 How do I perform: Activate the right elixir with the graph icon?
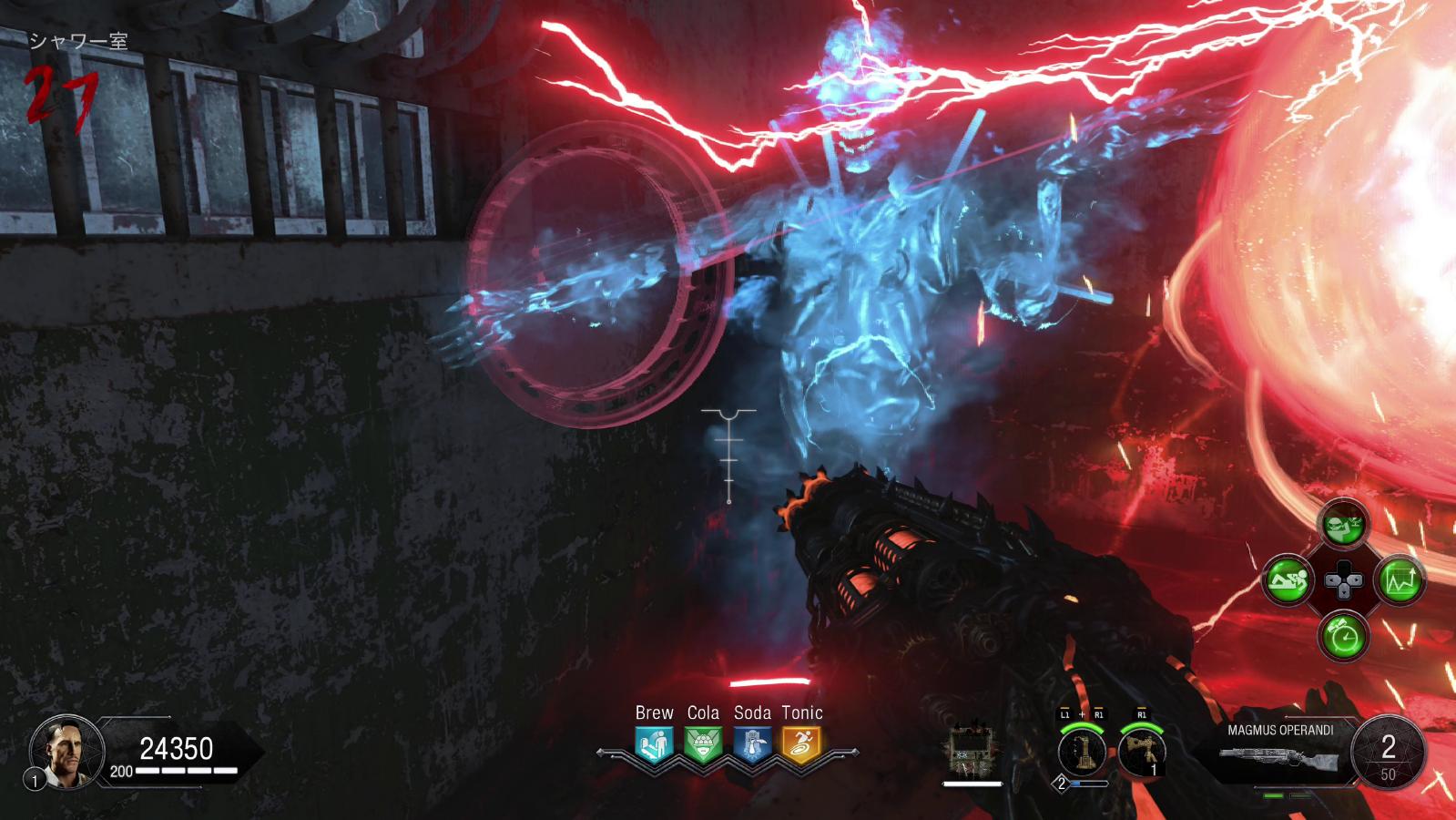[x=1400, y=579]
